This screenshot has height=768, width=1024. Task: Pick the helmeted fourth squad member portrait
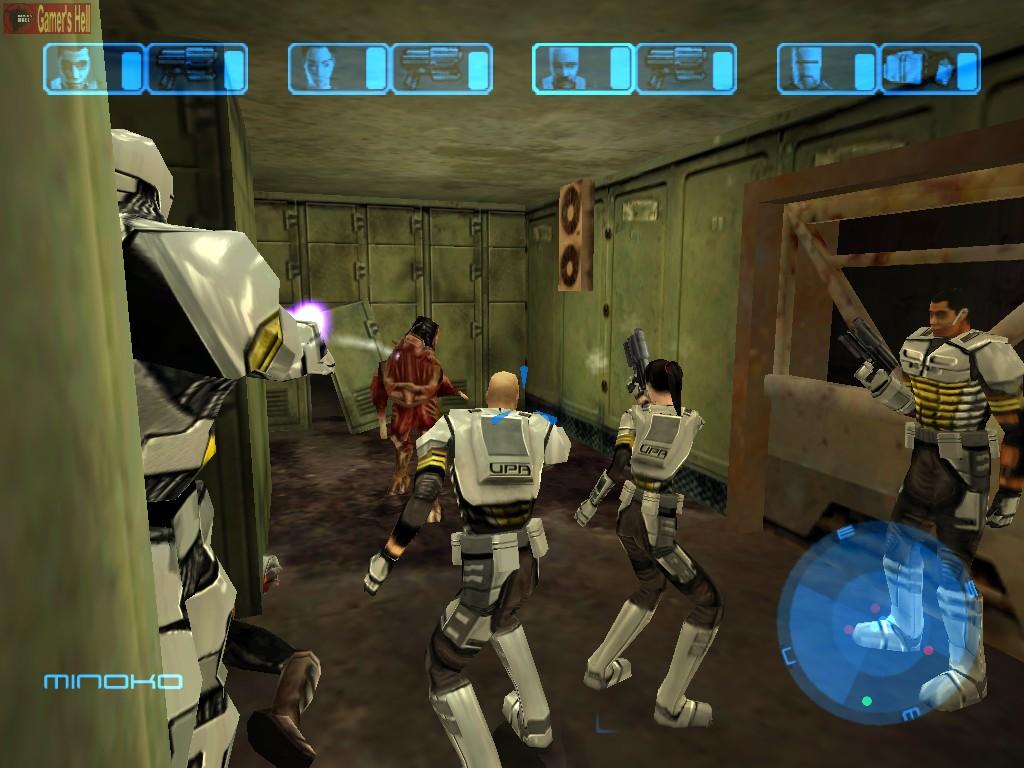pos(816,68)
